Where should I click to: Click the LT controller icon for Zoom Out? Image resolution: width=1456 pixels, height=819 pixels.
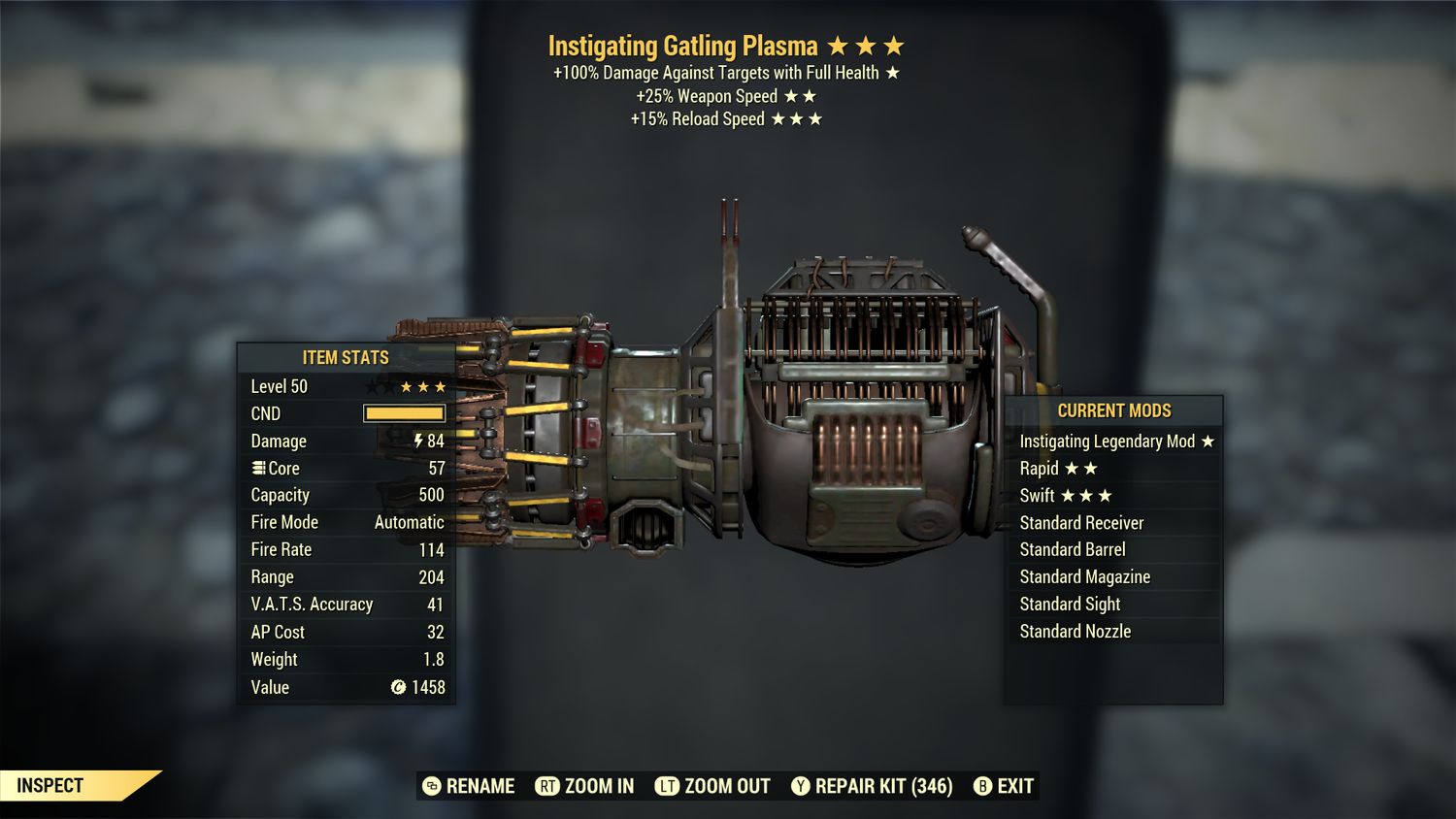(670, 786)
